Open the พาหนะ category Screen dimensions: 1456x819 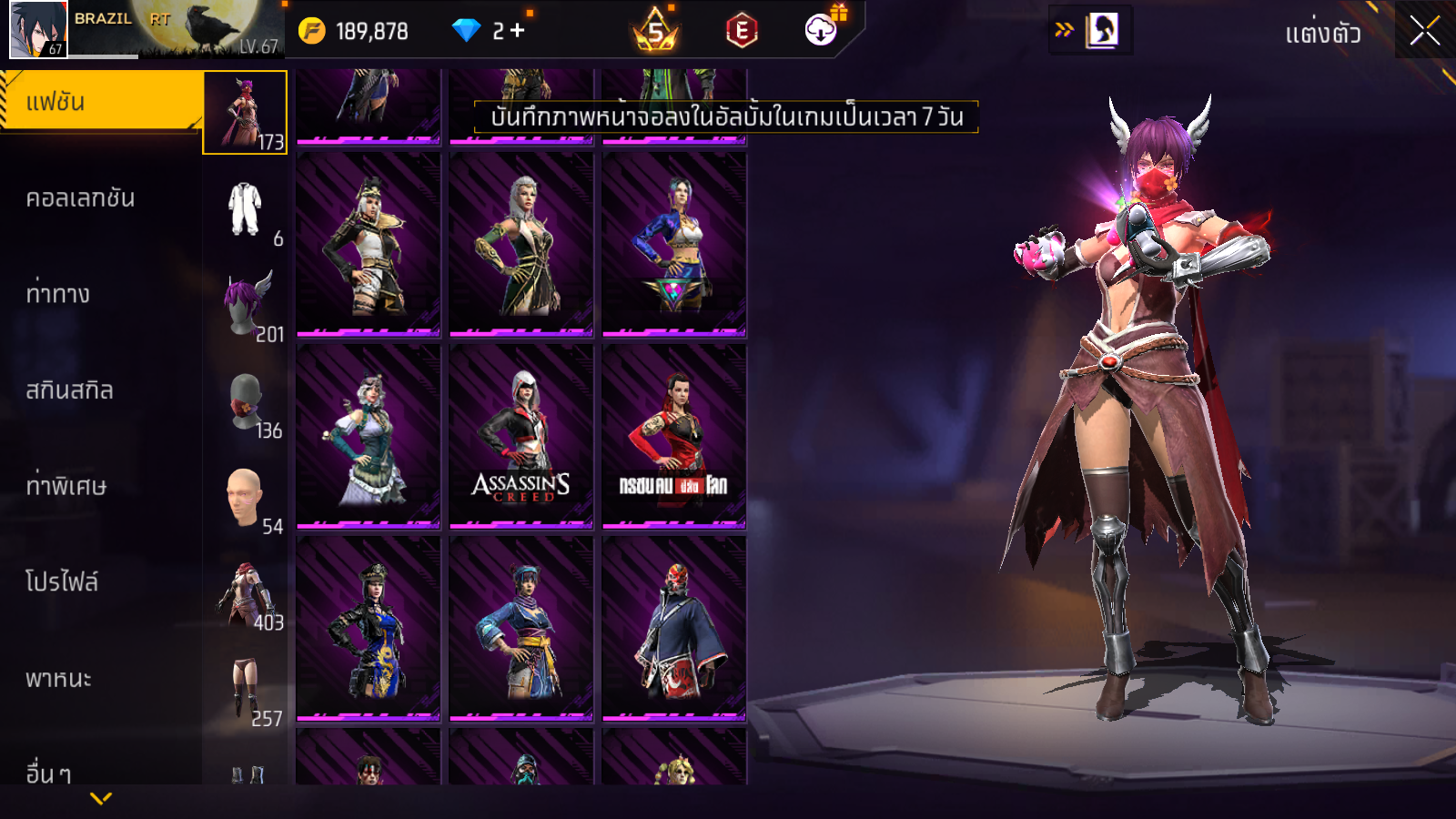point(58,679)
